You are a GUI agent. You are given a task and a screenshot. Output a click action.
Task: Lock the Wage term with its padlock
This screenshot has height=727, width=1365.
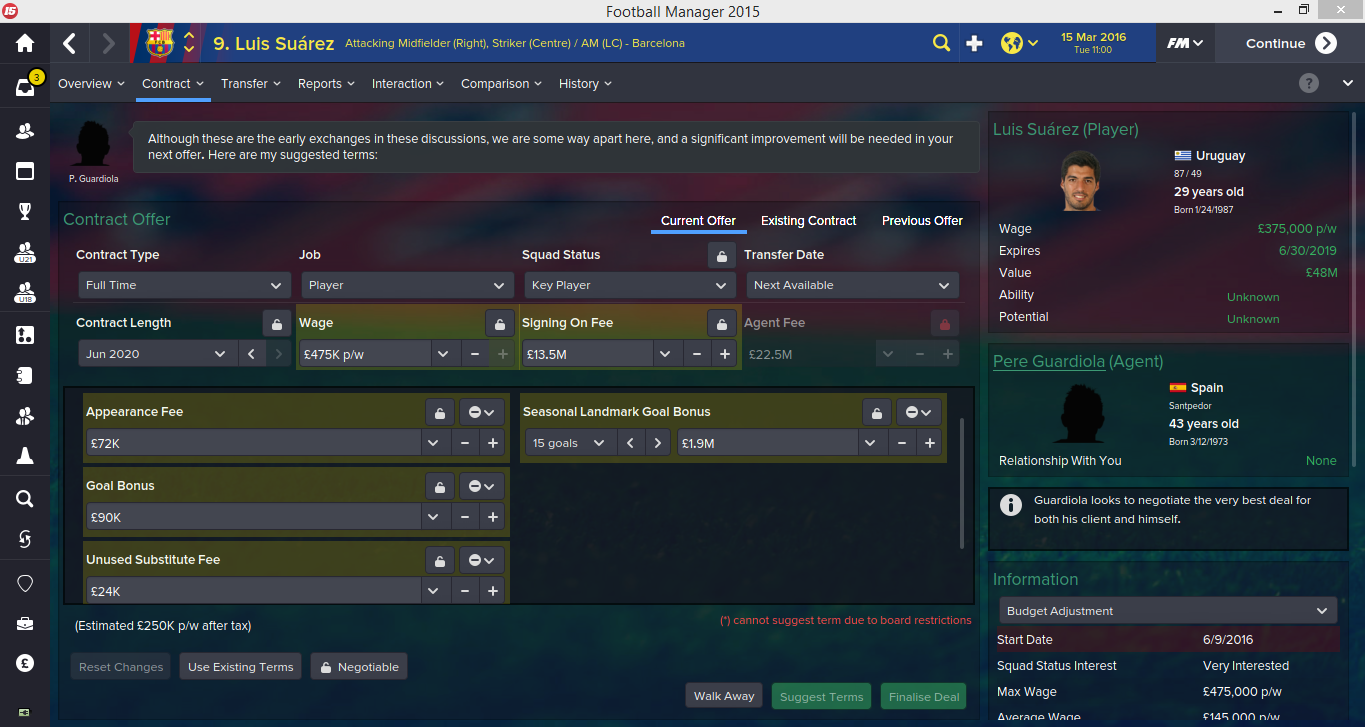pos(499,323)
